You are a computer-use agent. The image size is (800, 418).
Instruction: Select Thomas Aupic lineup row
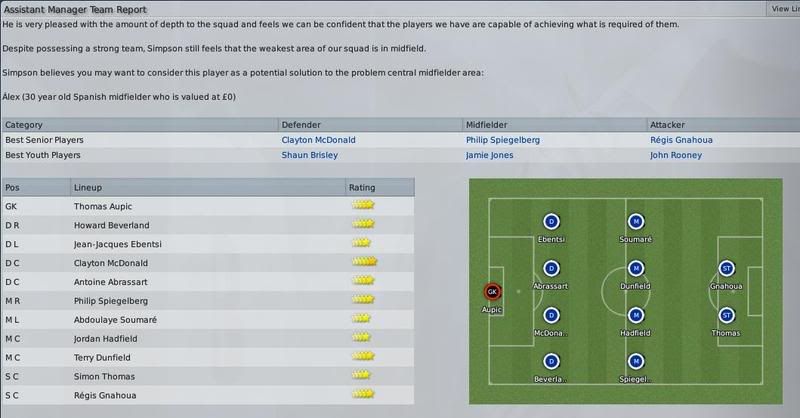pos(105,205)
